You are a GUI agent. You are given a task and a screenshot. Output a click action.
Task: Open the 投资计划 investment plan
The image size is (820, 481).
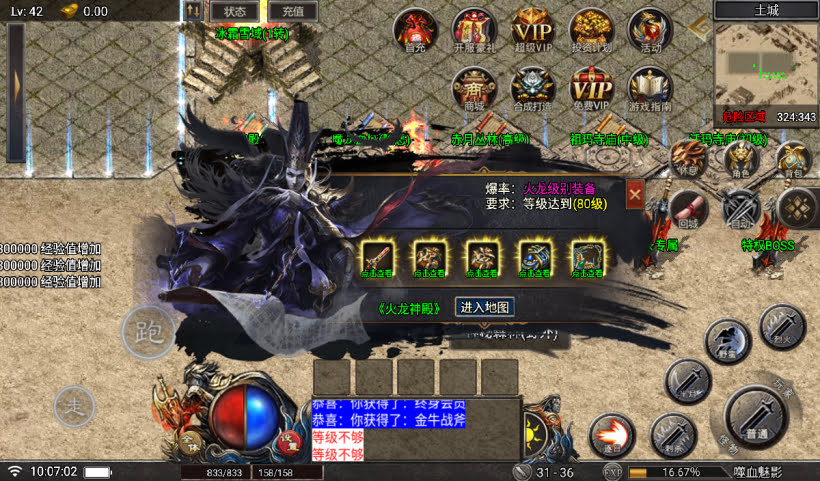coord(592,30)
